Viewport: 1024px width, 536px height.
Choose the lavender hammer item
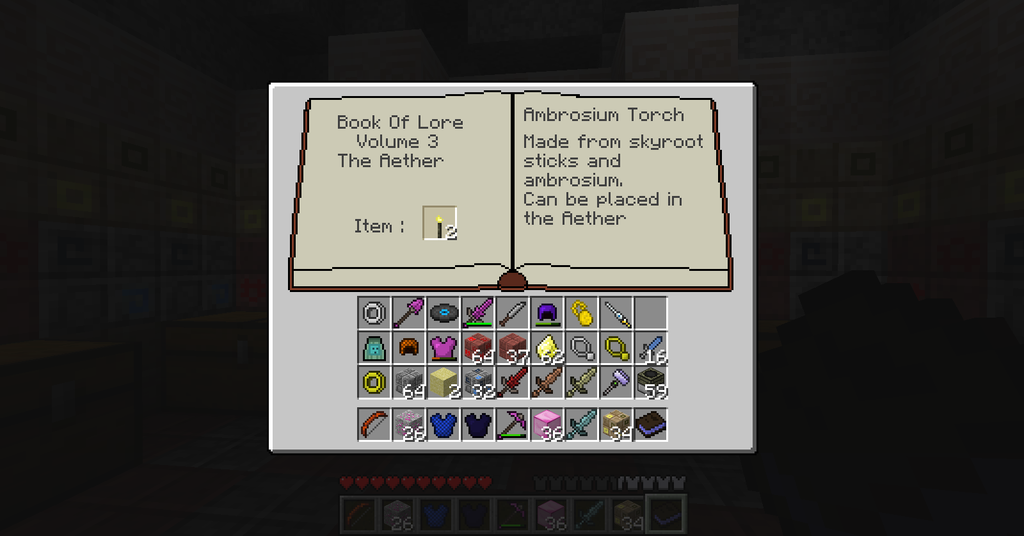pyautogui.click(x=616, y=382)
